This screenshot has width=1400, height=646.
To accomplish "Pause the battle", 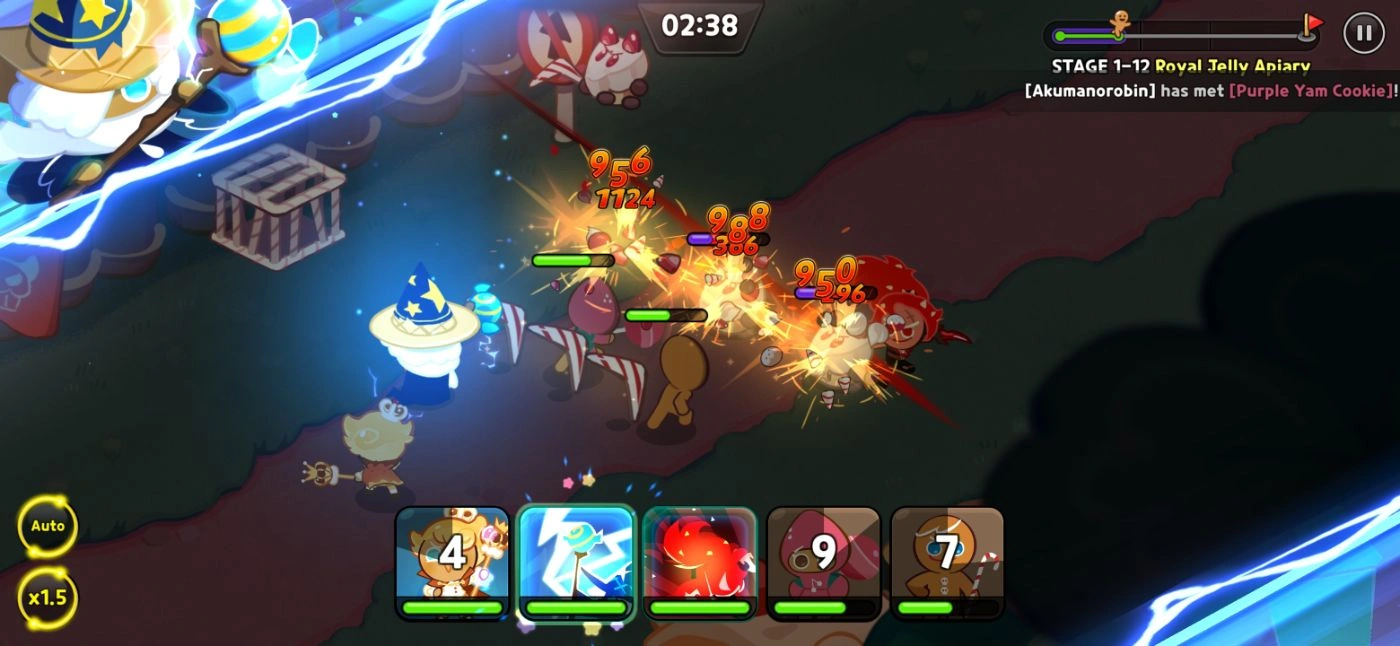I will click(x=1363, y=33).
